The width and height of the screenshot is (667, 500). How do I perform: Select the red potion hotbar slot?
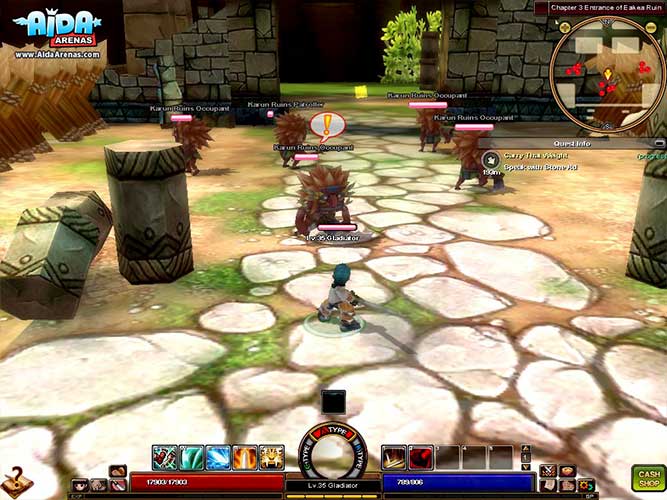coord(420,458)
